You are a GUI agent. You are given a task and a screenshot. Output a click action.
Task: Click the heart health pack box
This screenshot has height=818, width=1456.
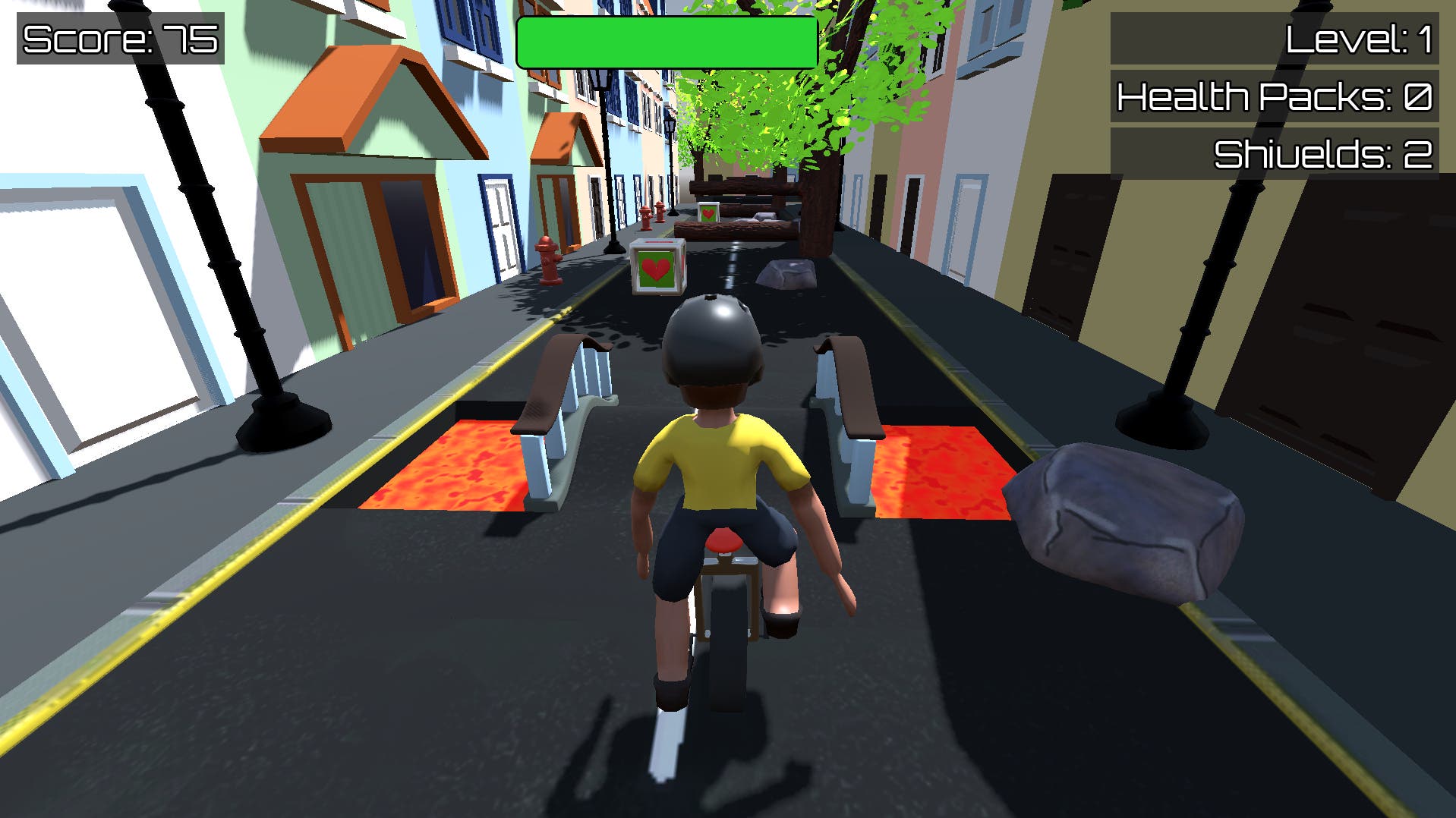click(x=657, y=266)
